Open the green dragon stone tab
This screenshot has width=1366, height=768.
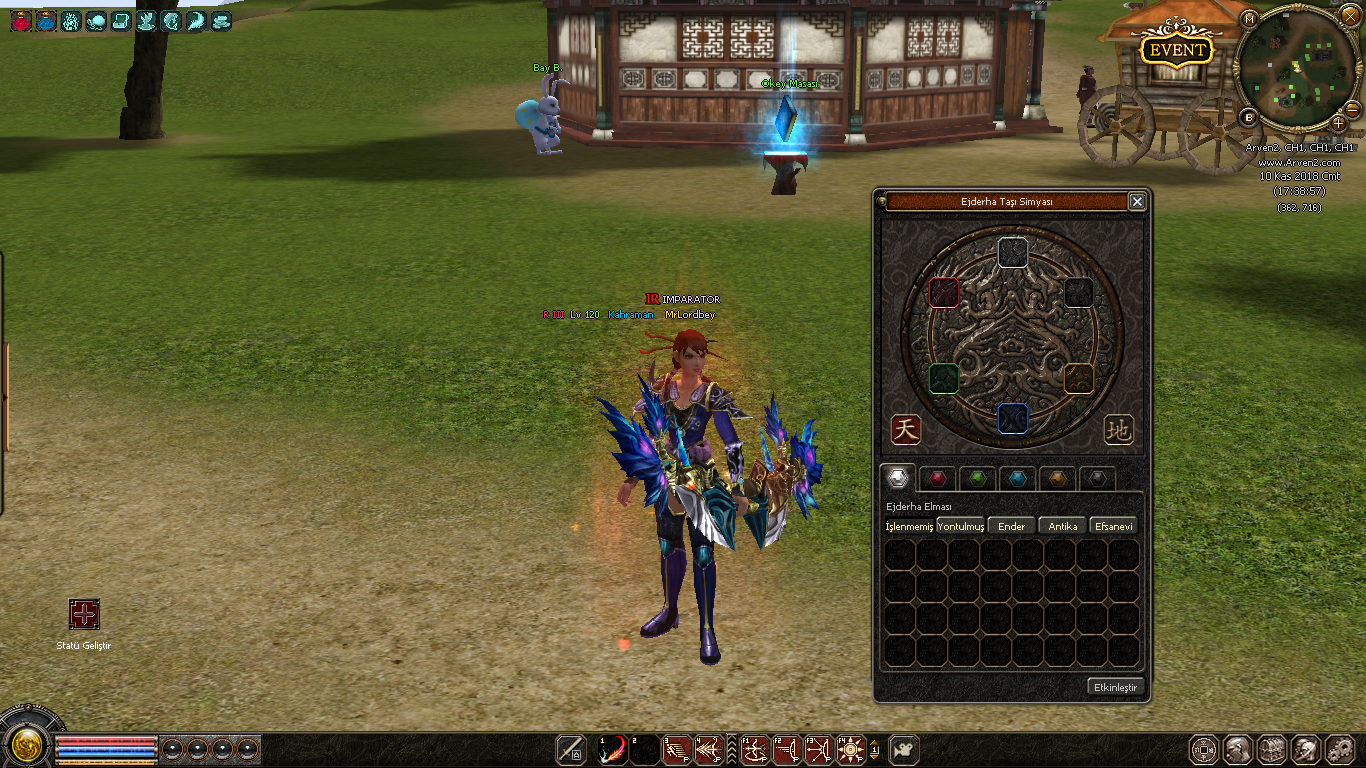(x=977, y=478)
